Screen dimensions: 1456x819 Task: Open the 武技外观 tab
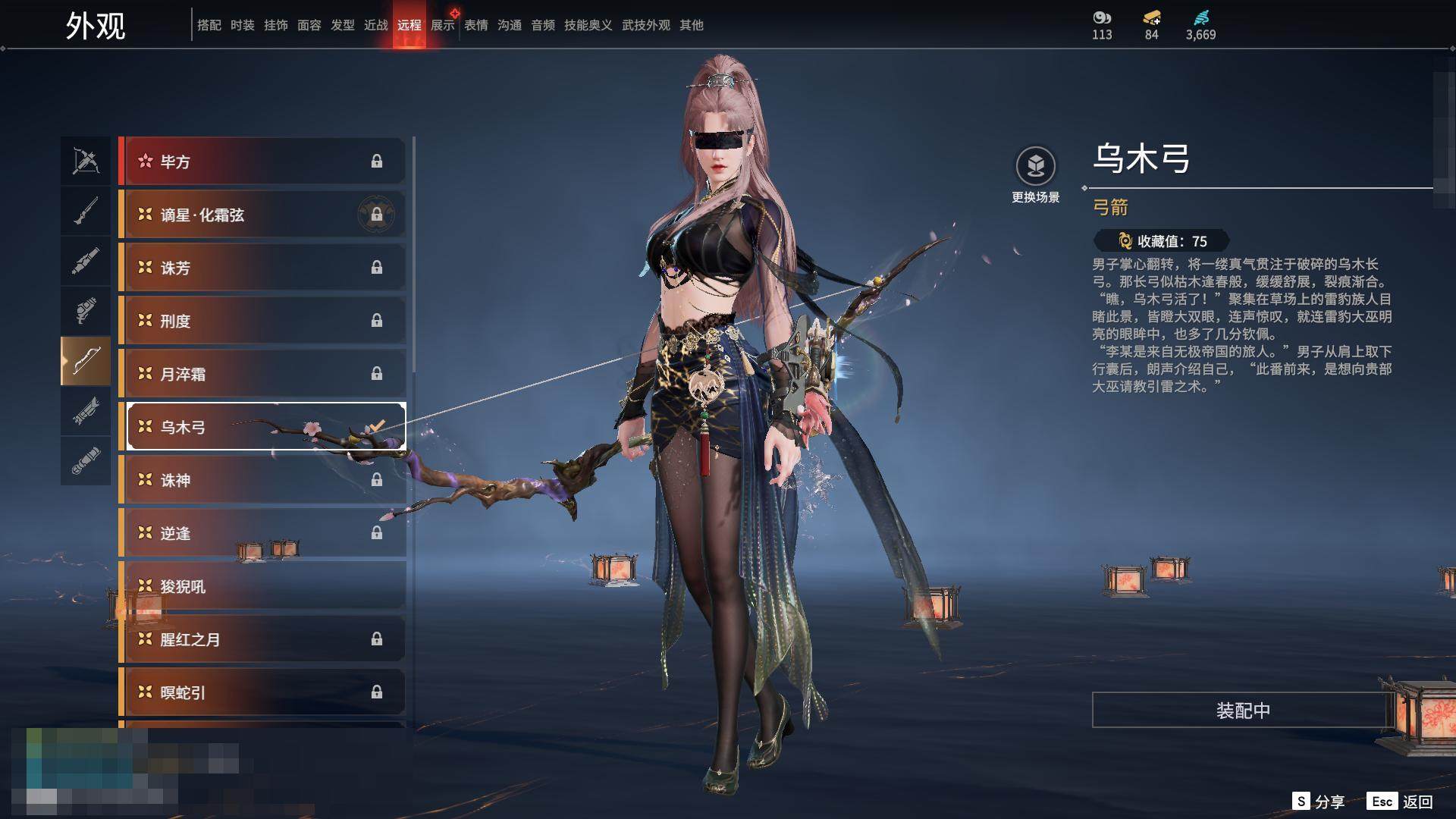(646, 25)
